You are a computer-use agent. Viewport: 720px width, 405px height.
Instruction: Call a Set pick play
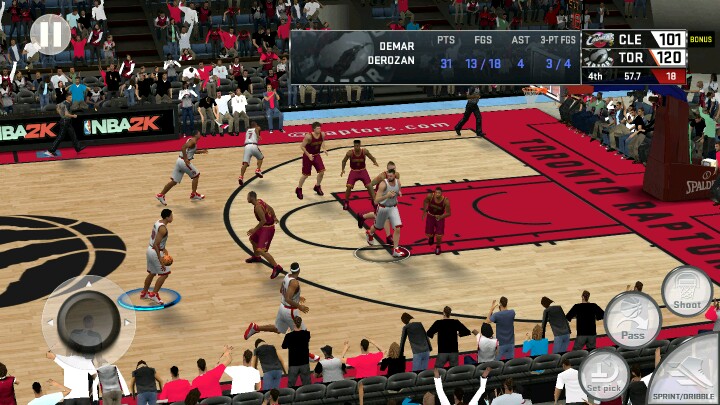pyautogui.click(x=604, y=375)
